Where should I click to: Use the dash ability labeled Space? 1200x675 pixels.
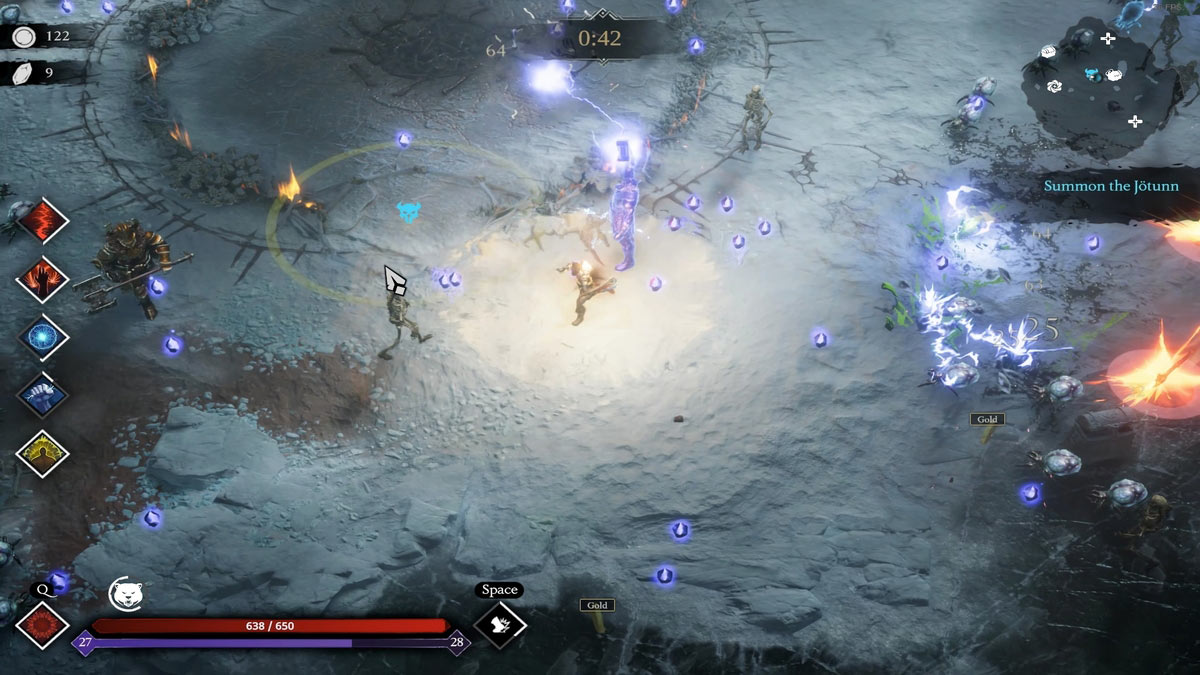click(499, 625)
